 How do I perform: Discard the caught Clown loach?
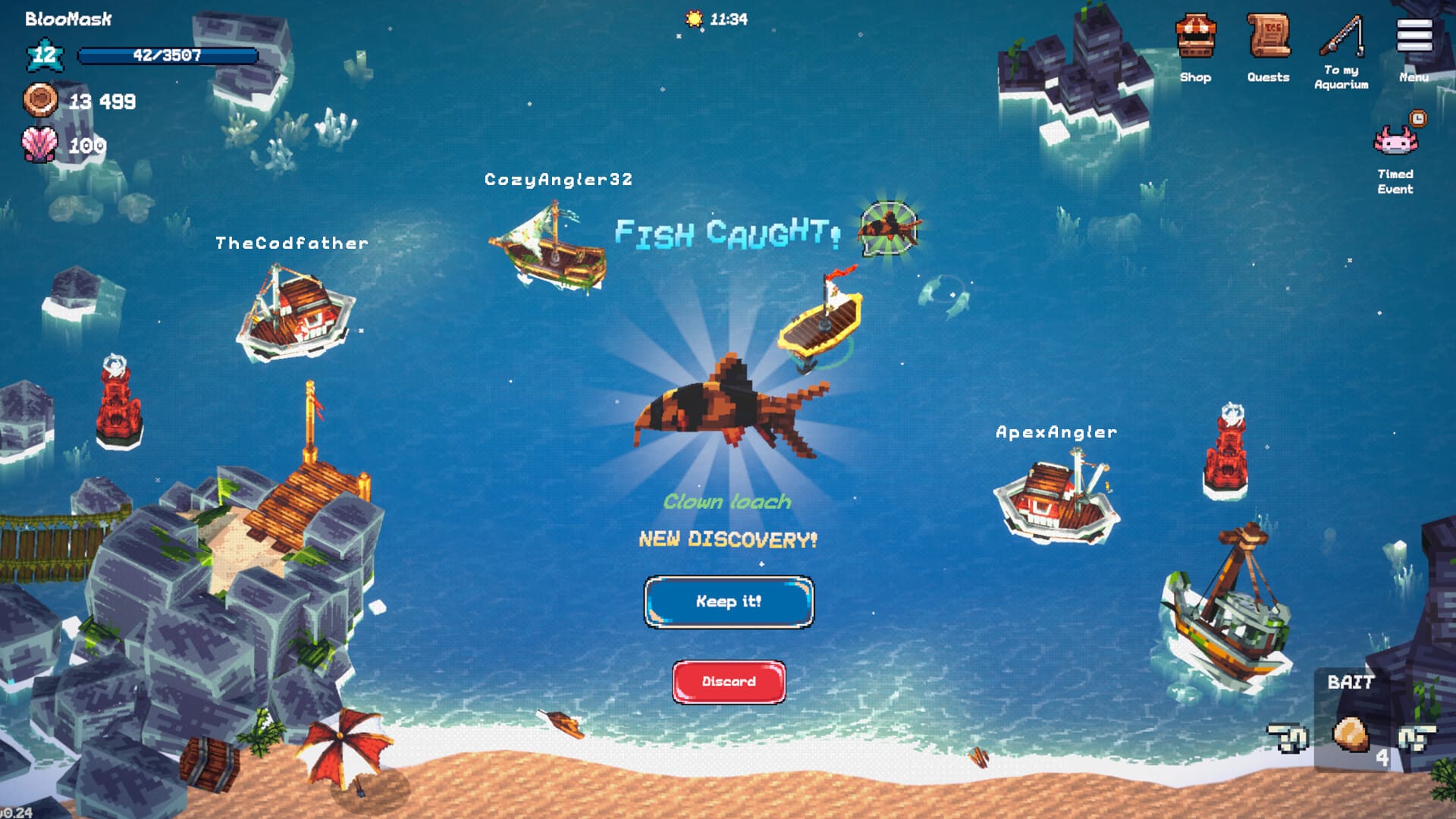pyautogui.click(x=728, y=680)
